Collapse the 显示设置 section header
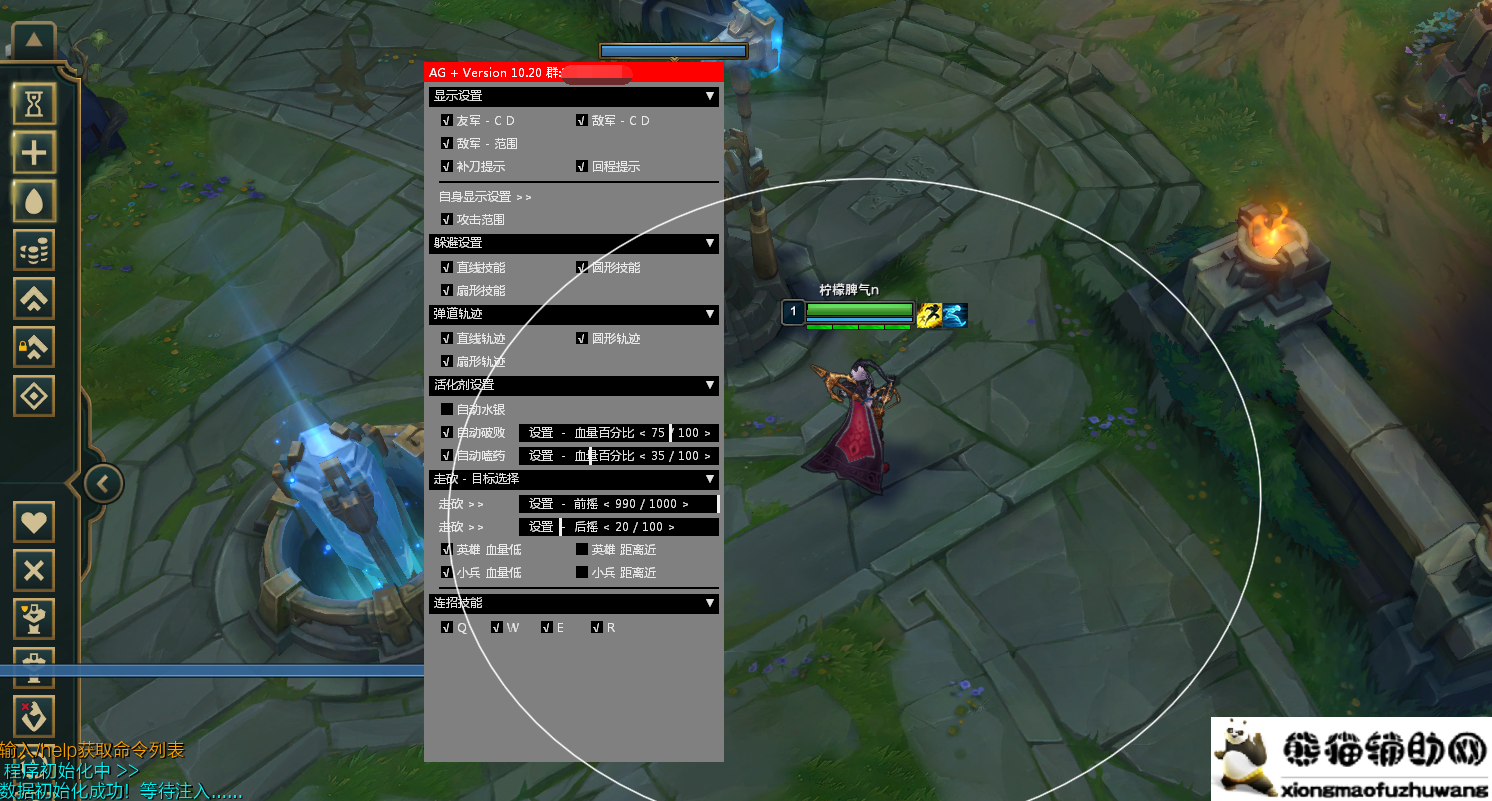The height and width of the screenshot is (801, 1492). [710, 96]
